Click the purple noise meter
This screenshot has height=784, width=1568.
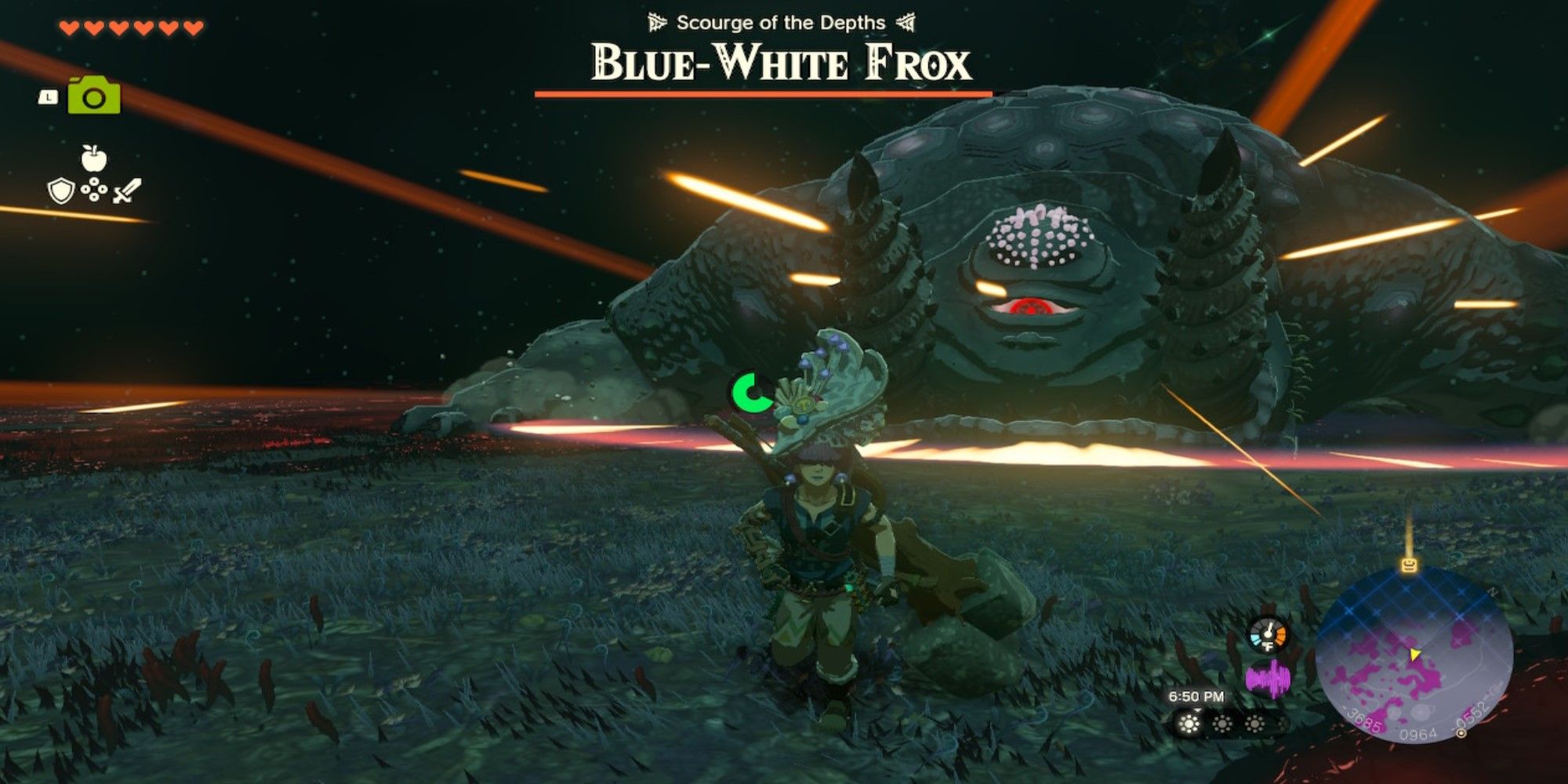click(x=1268, y=678)
